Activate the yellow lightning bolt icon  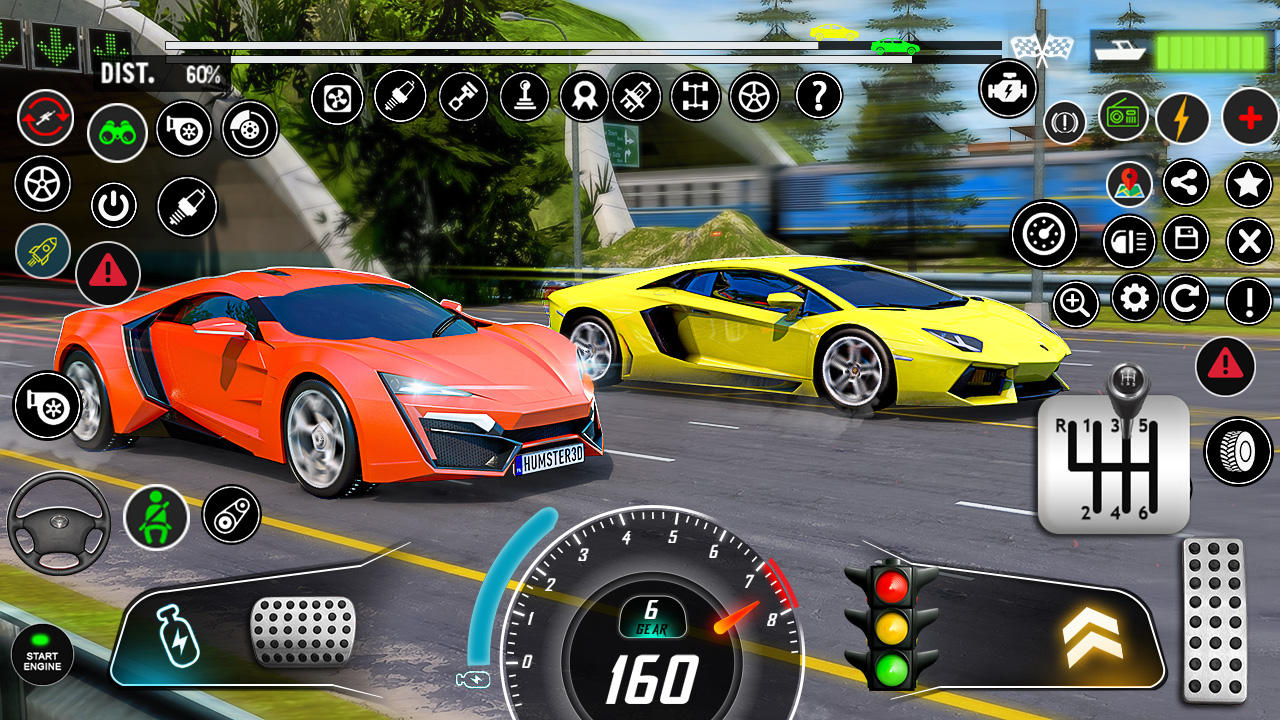pos(1183,118)
